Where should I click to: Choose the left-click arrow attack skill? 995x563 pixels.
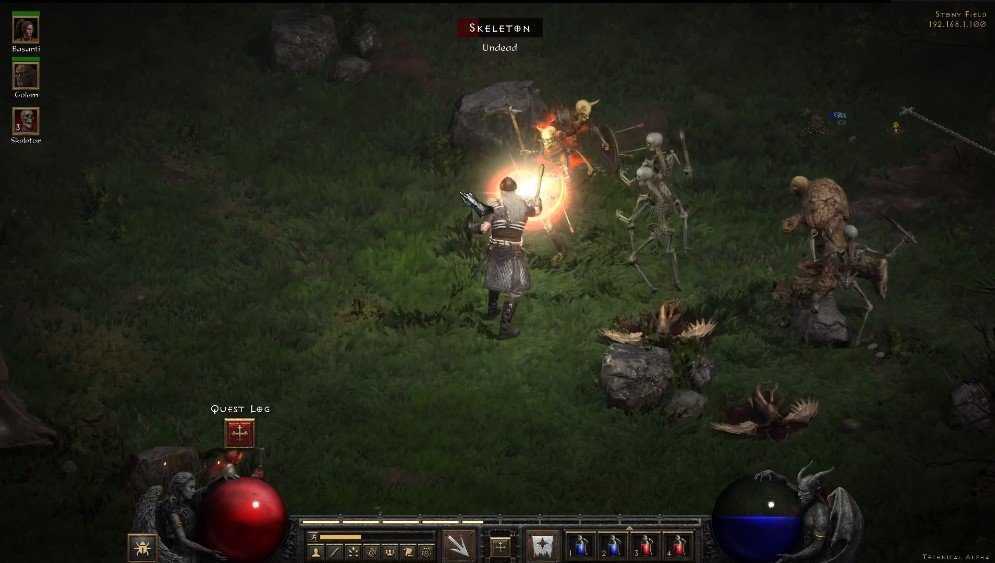pyautogui.click(x=459, y=546)
